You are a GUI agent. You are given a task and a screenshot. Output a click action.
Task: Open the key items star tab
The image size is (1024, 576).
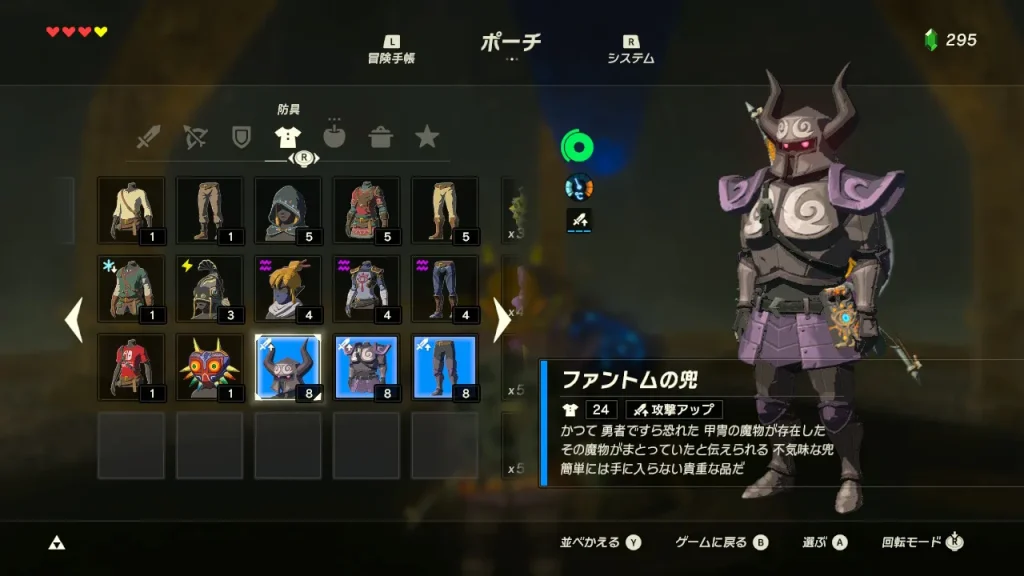point(427,137)
